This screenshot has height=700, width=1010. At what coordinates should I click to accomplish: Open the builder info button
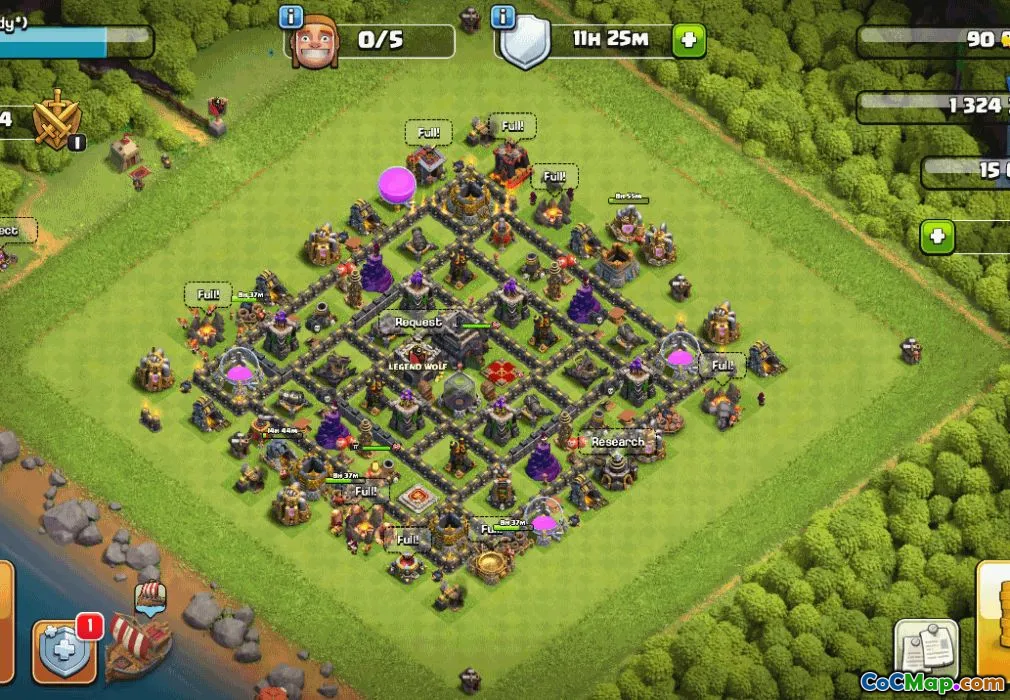[x=292, y=16]
